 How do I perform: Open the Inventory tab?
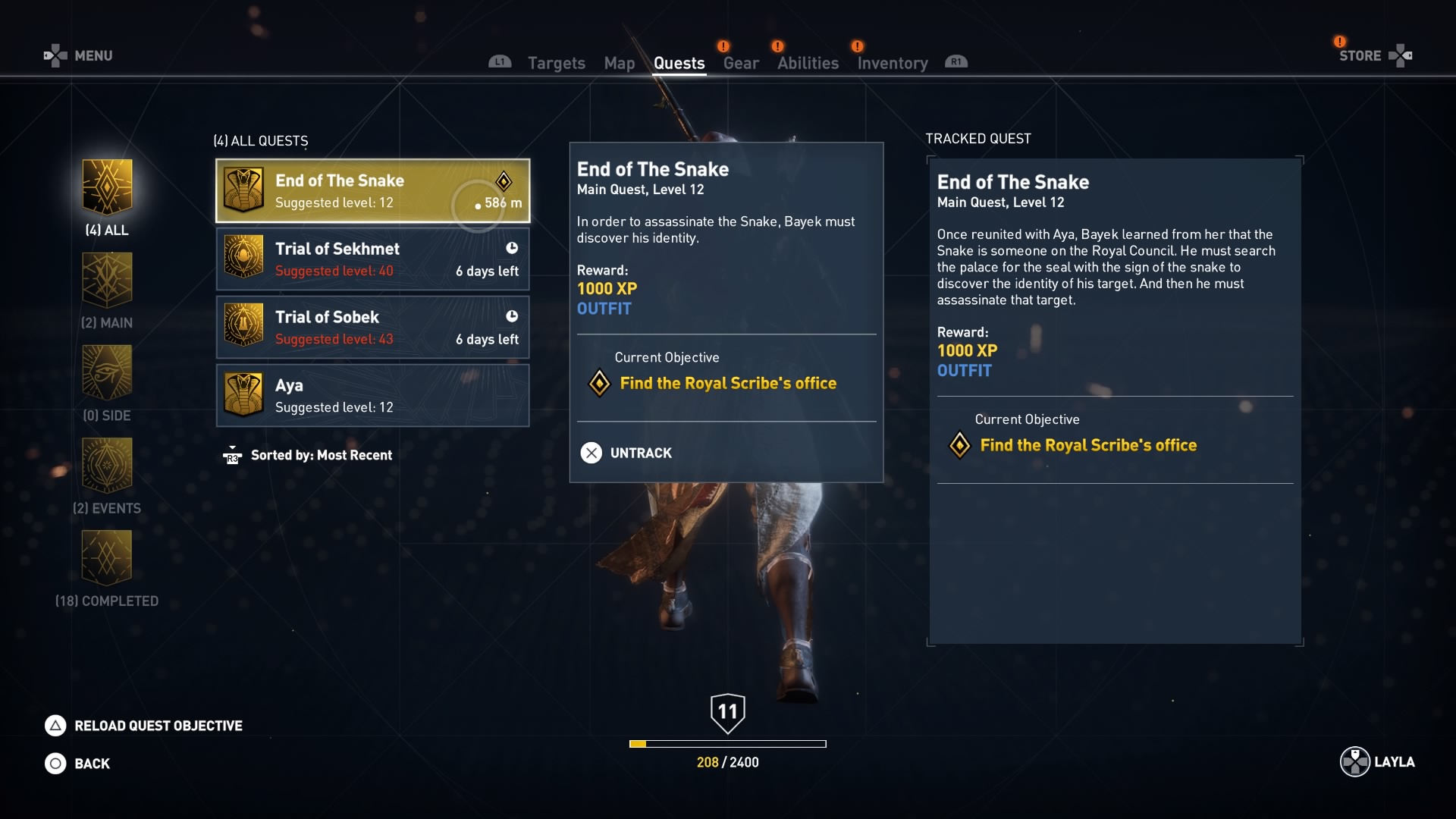[x=892, y=63]
